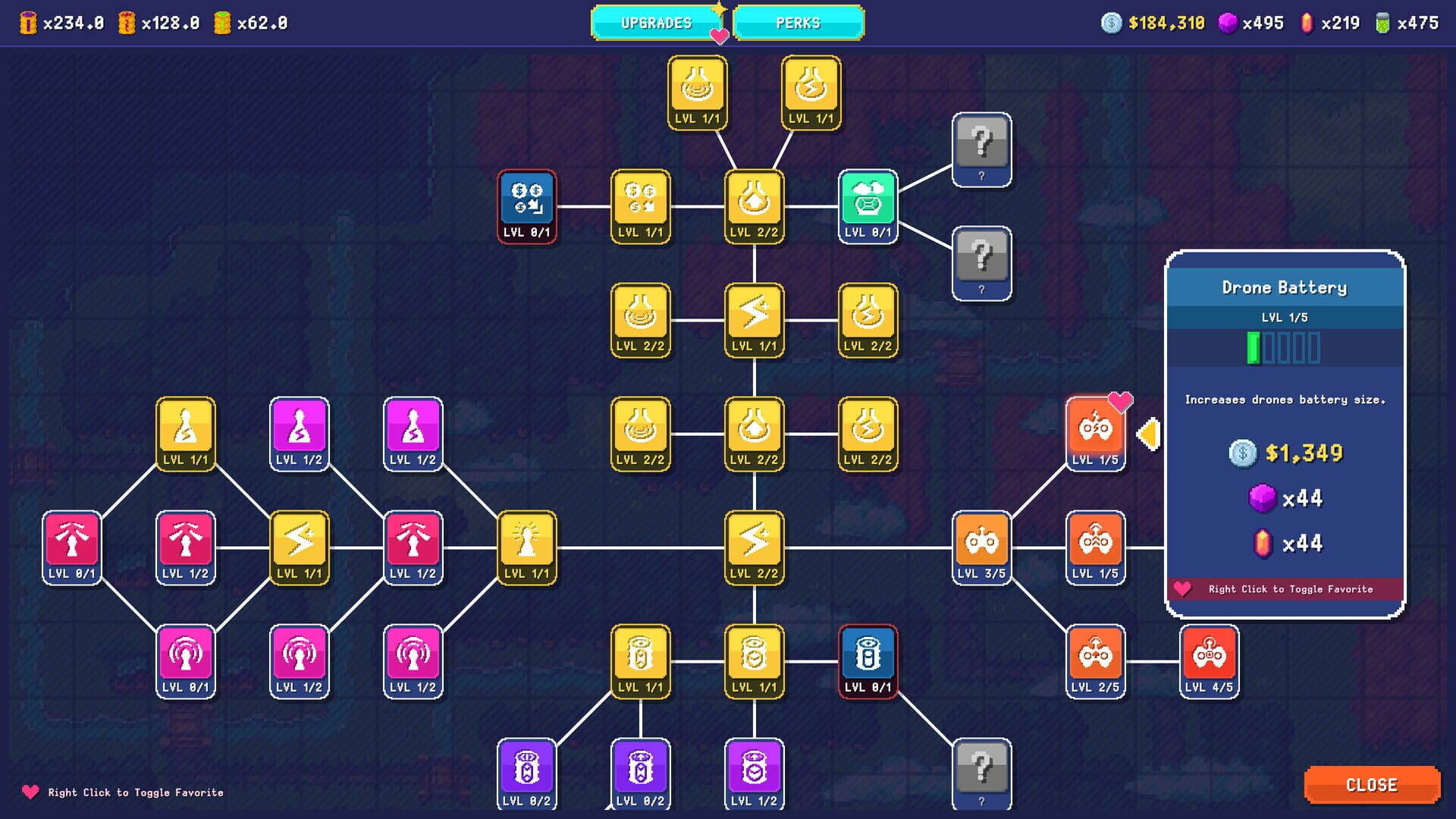Select the magenta pawn node LVL 1/2
This screenshot has height=819, width=1456.
point(300,434)
